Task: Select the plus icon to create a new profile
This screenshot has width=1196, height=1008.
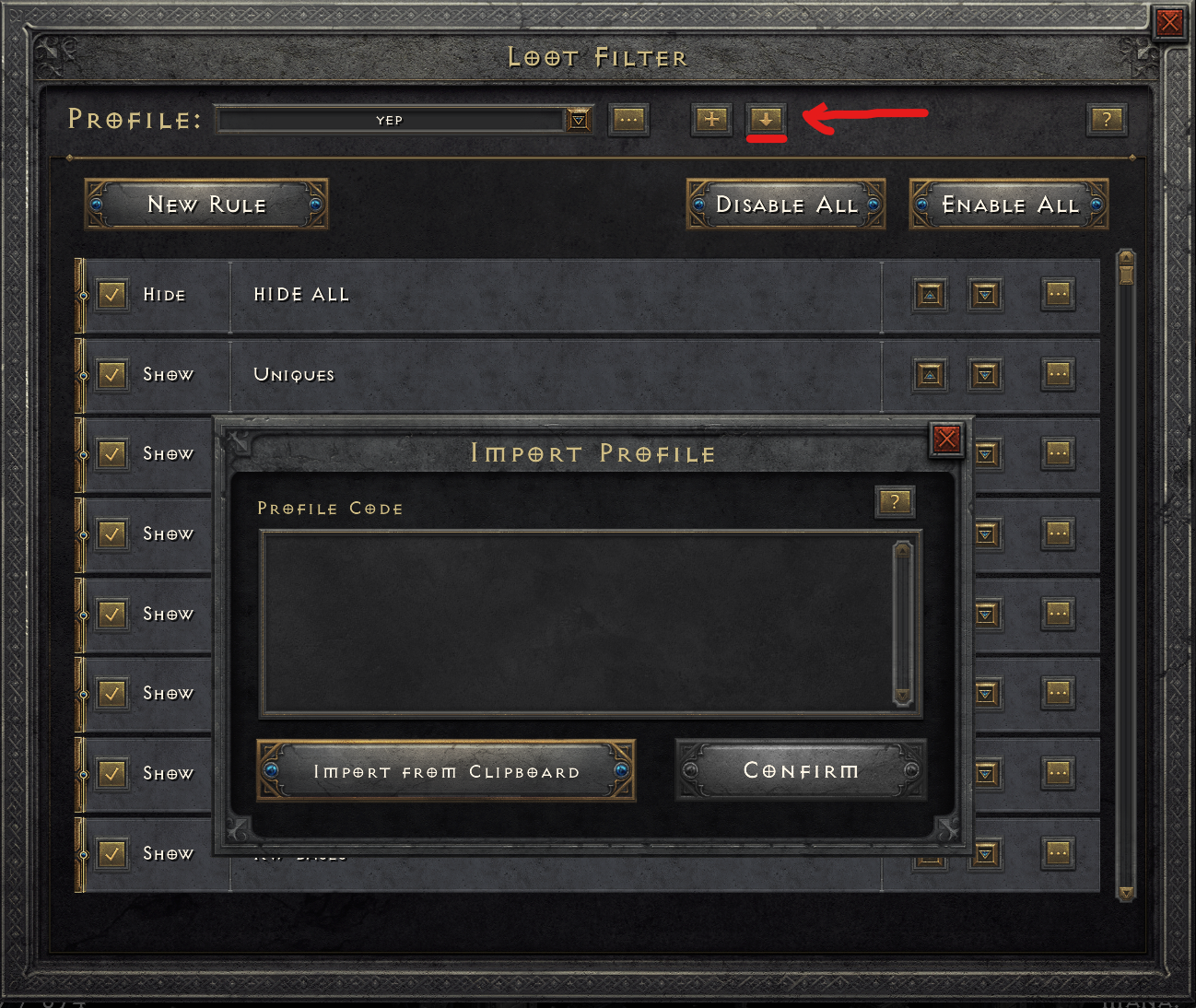Action: [x=710, y=120]
